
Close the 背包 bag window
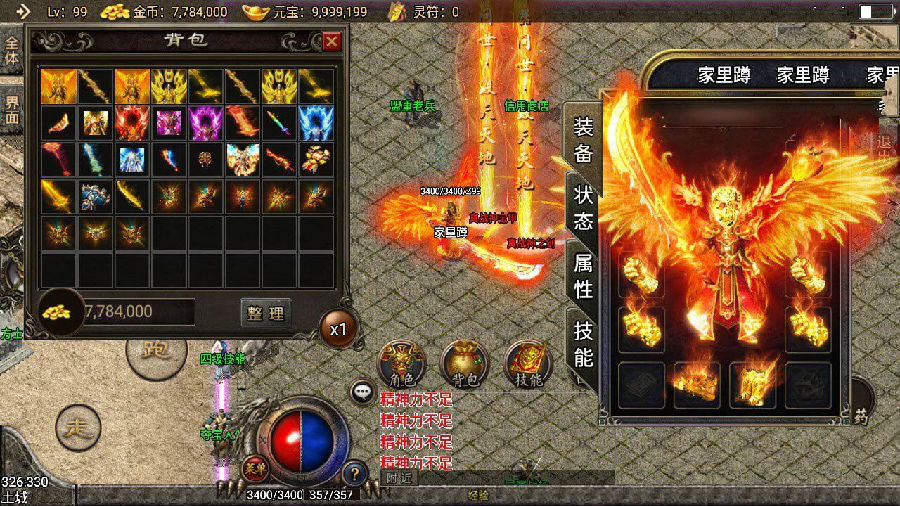click(332, 41)
